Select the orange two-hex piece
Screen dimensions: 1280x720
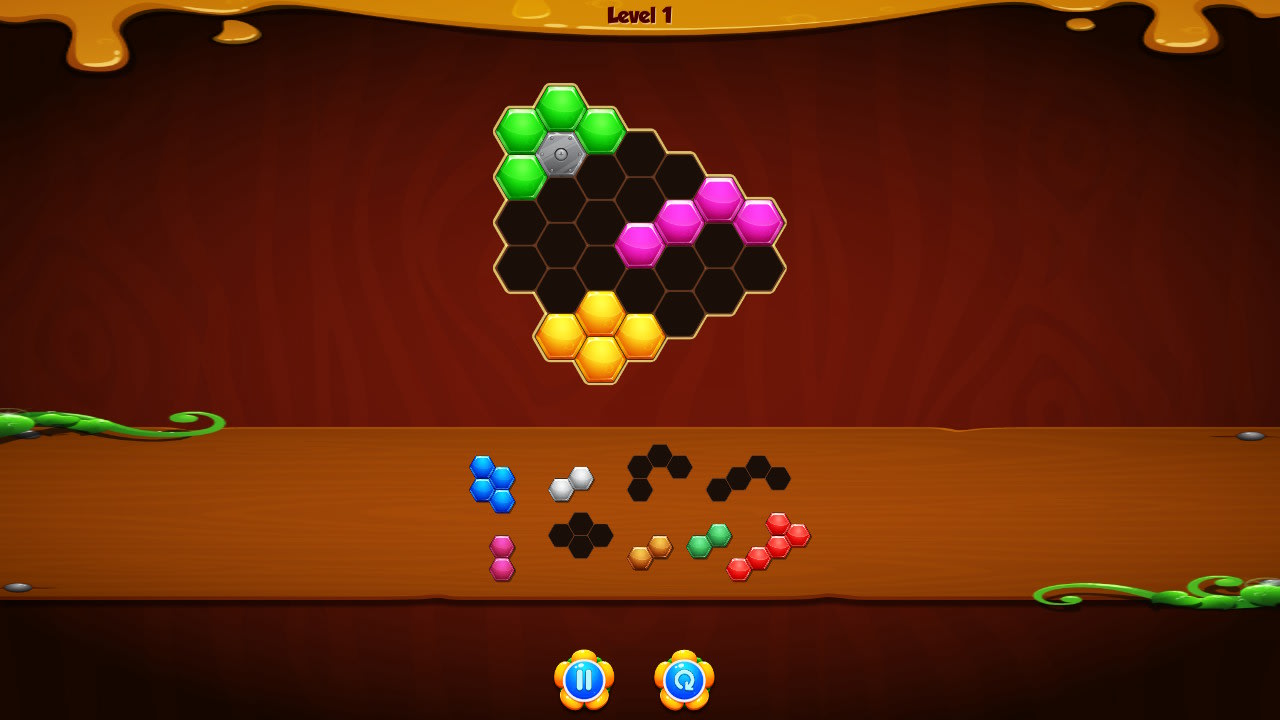pos(648,551)
